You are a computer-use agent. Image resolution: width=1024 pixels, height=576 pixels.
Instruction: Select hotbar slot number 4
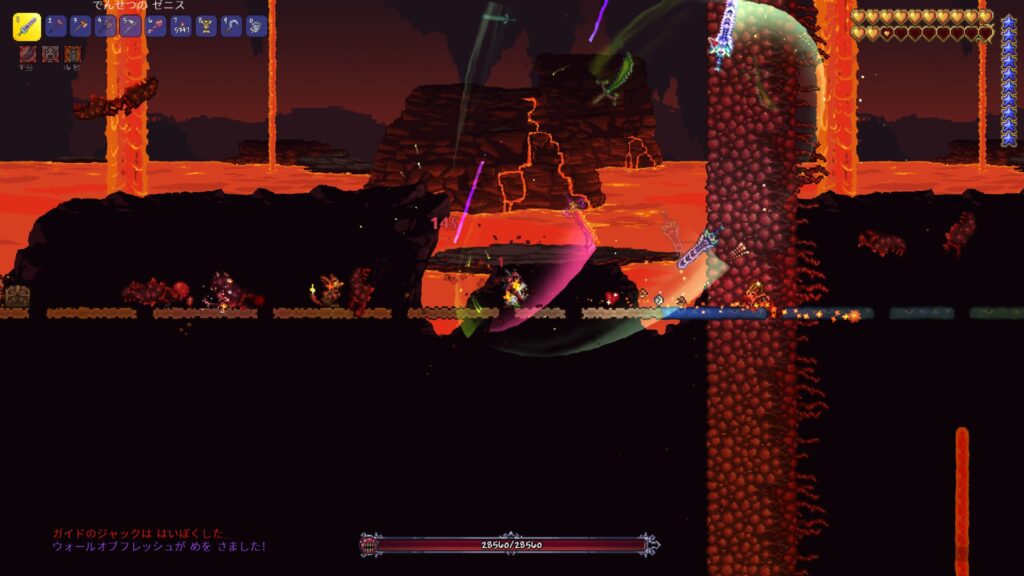click(x=106, y=27)
